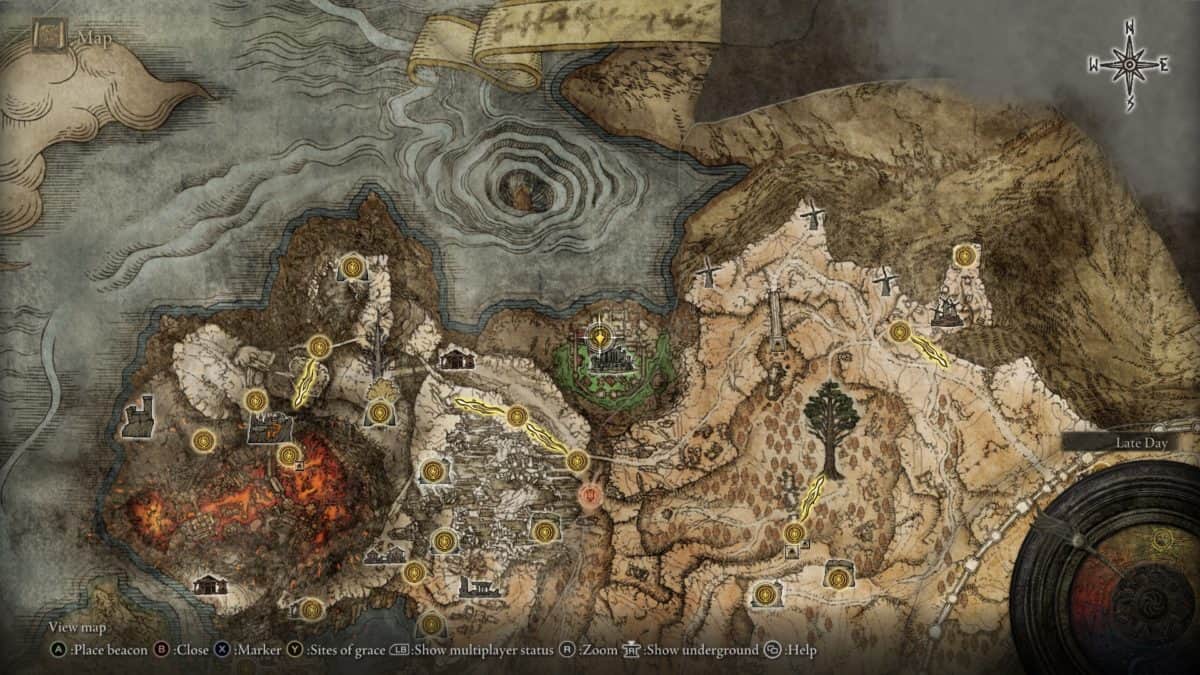Click the Map title icon
1200x675 pixels.
click(x=48, y=37)
